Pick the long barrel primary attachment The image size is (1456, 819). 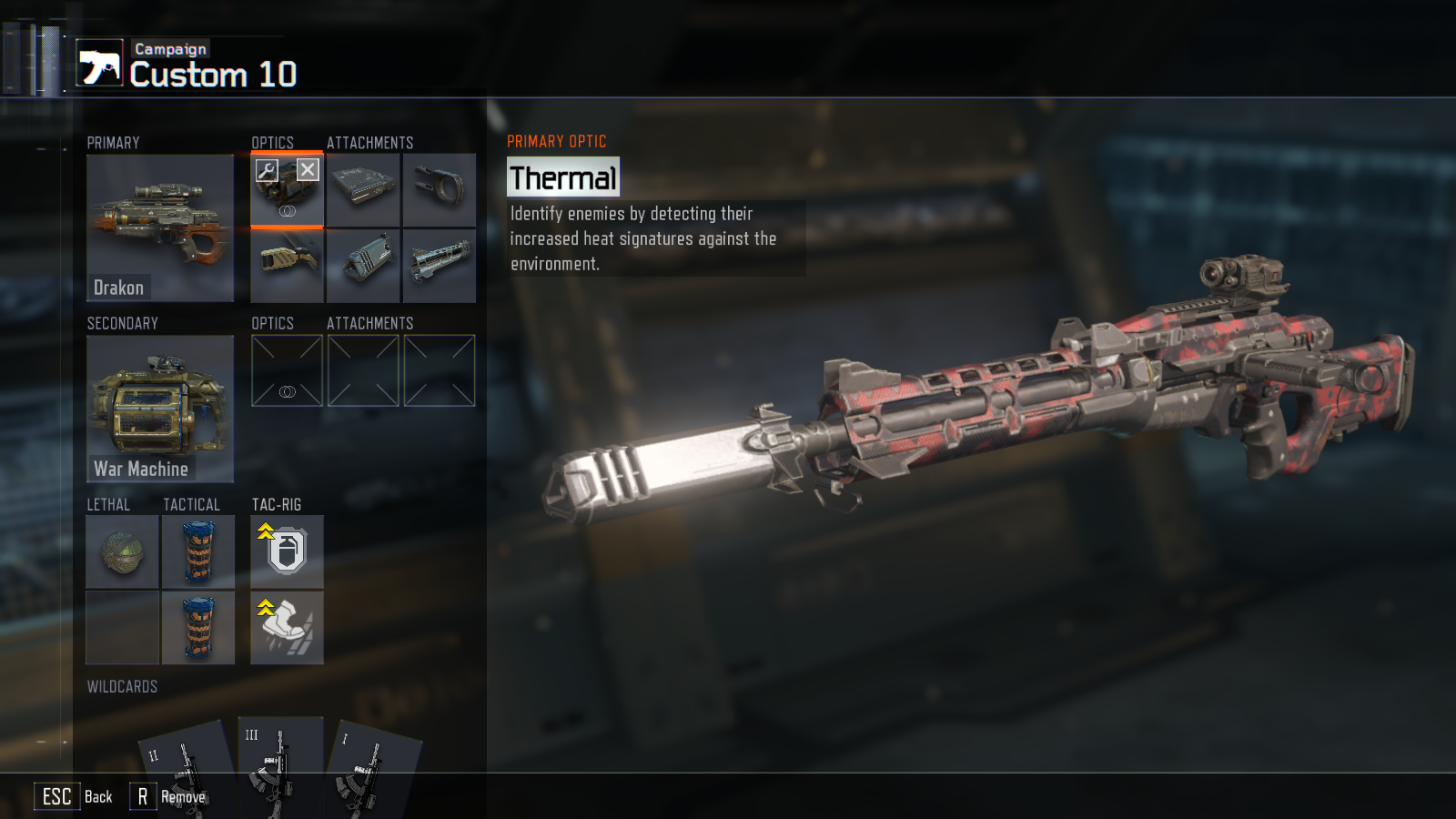click(440, 266)
